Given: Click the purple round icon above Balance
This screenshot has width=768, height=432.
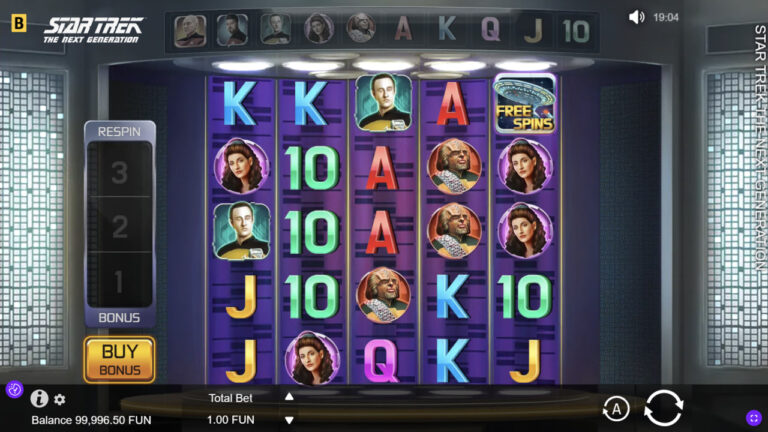Looking at the screenshot, I should click(x=14, y=389).
